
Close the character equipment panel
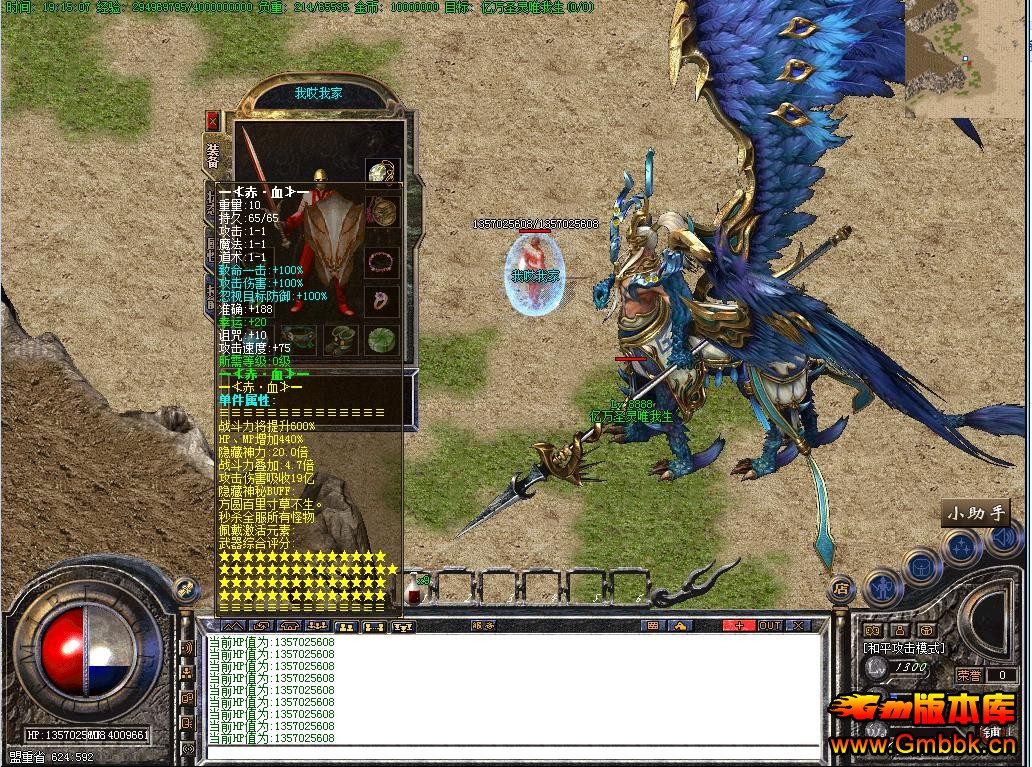[x=212, y=121]
